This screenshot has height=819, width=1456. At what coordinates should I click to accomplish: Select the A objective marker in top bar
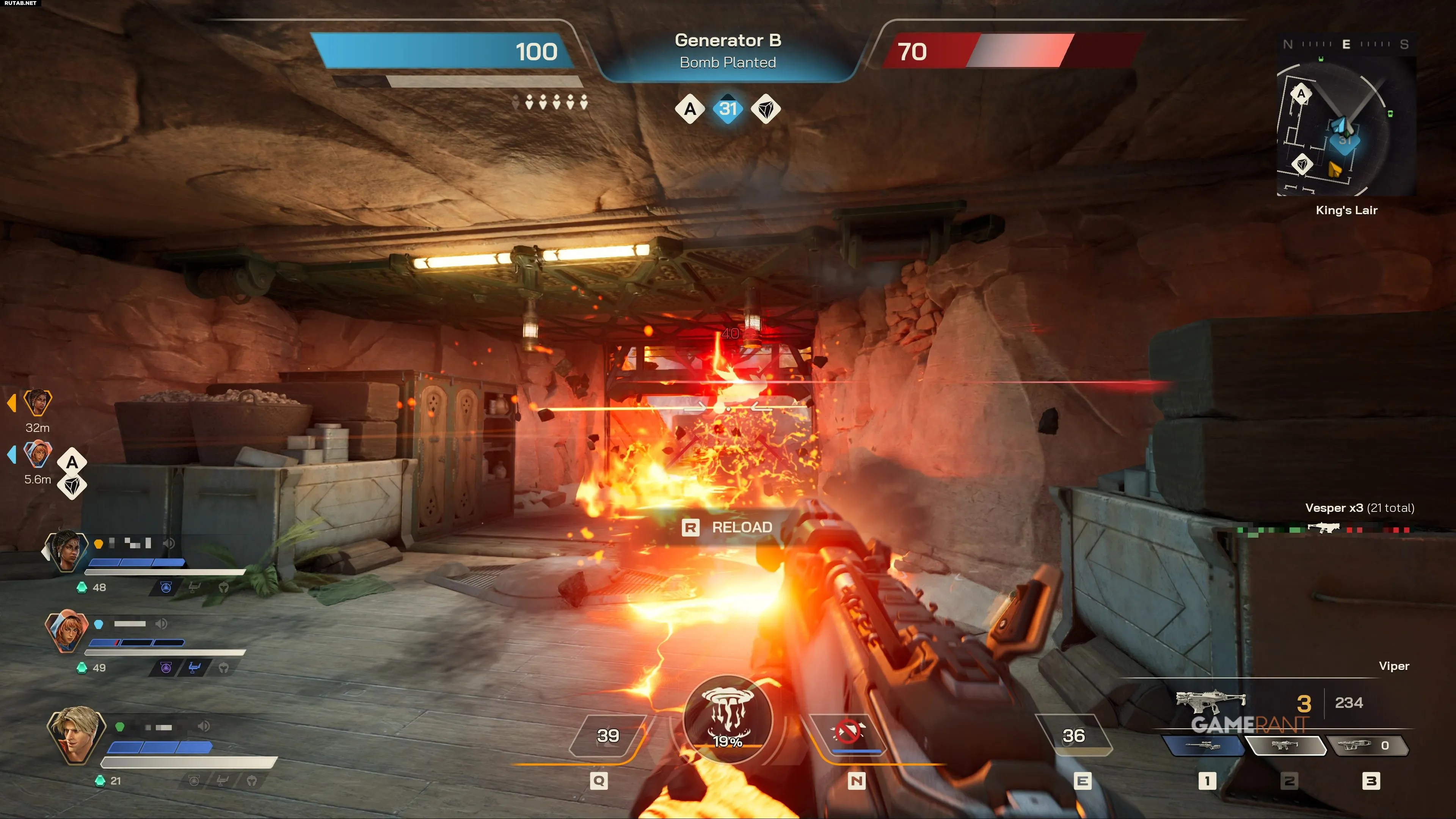(x=690, y=108)
